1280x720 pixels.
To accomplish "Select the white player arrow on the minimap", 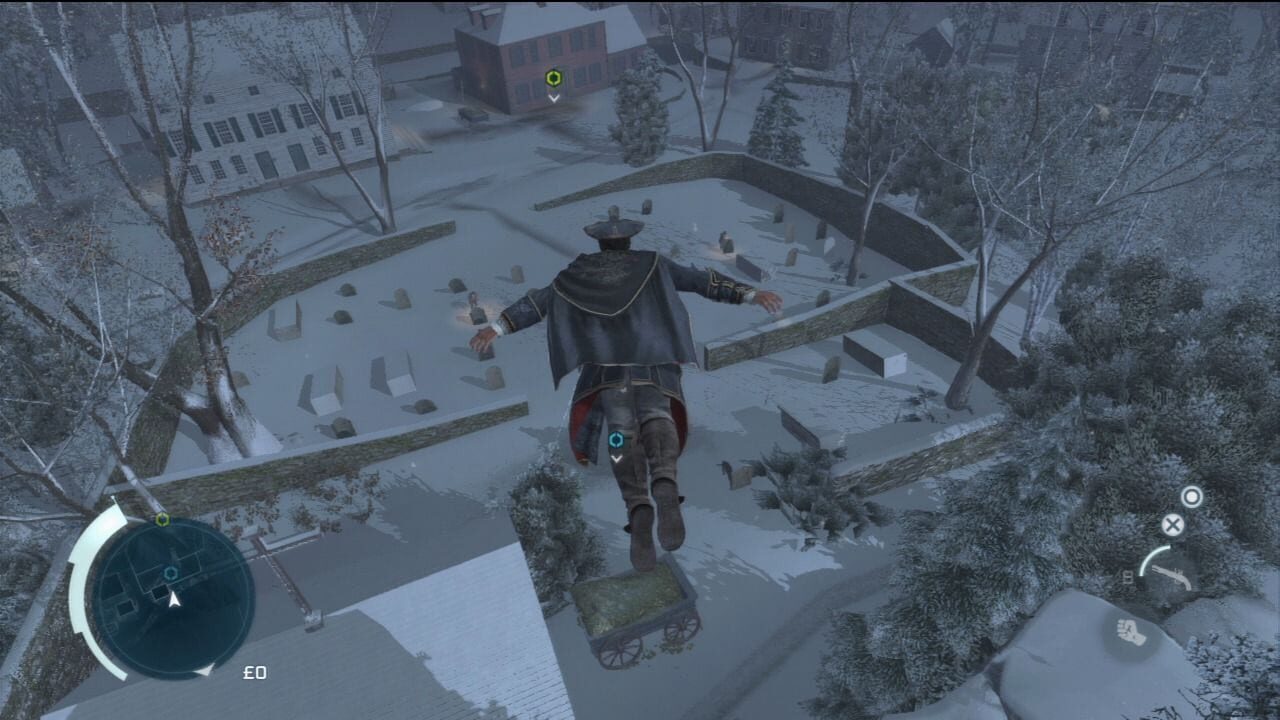I will point(174,599).
